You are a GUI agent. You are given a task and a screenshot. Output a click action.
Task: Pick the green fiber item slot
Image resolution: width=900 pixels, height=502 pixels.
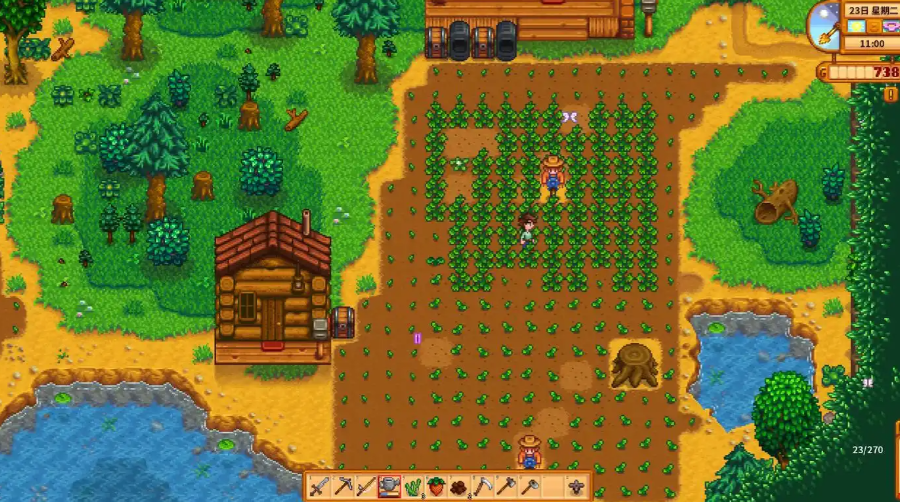click(412, 487)
